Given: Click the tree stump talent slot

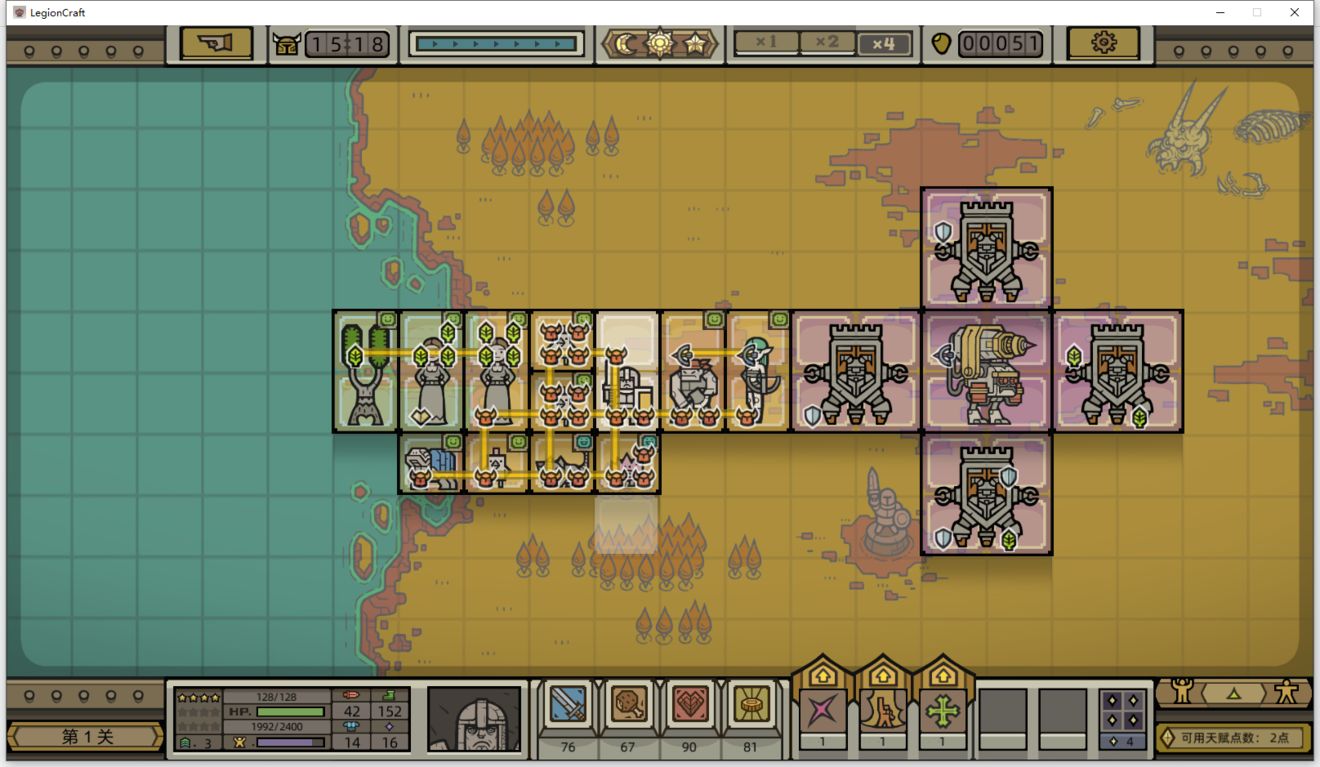Looking at the screenshot, I should coord(883,712).
